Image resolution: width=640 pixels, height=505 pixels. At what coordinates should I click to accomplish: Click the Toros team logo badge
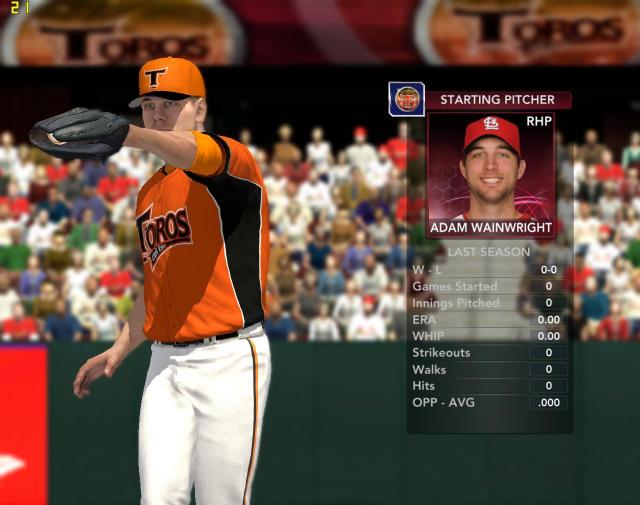(x=406, y=99)
